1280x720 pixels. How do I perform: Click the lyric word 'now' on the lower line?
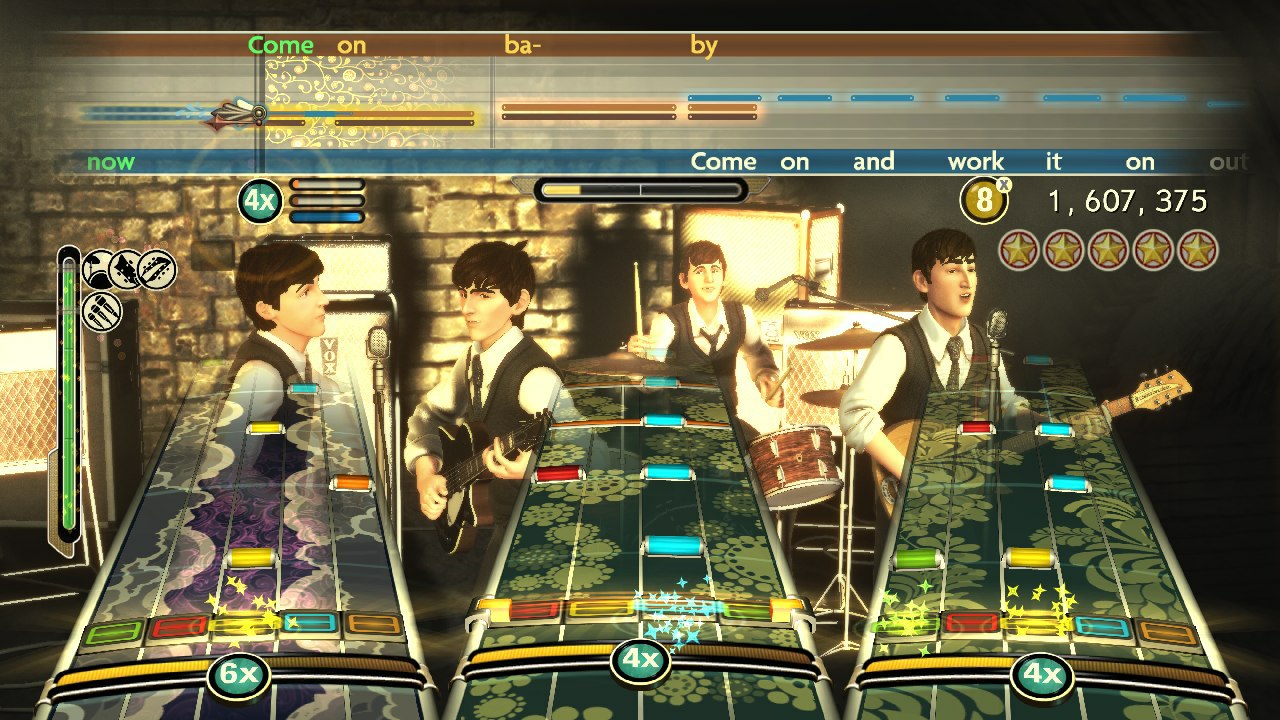tap(113, 160)
